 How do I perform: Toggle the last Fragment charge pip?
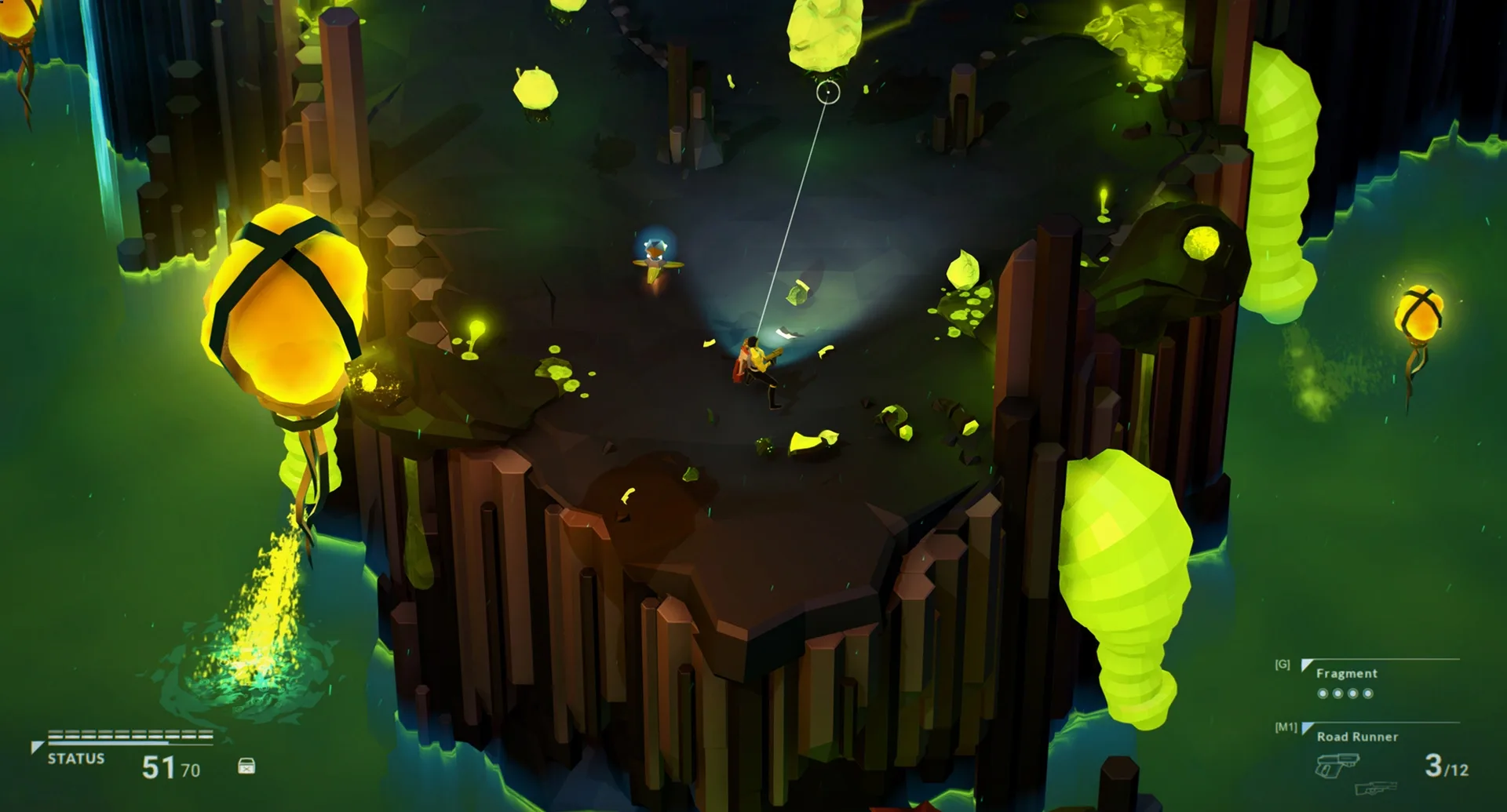(x=1368, y=694)
